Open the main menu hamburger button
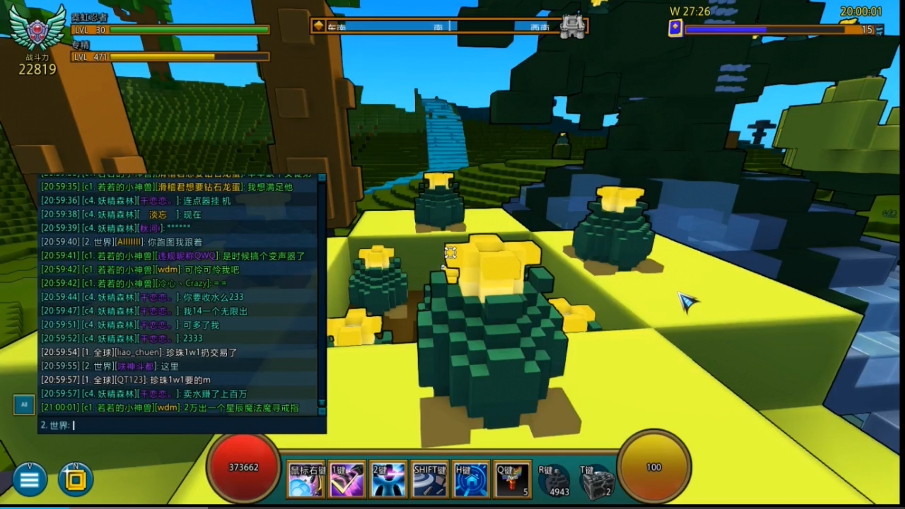 (x=29, y=480)
